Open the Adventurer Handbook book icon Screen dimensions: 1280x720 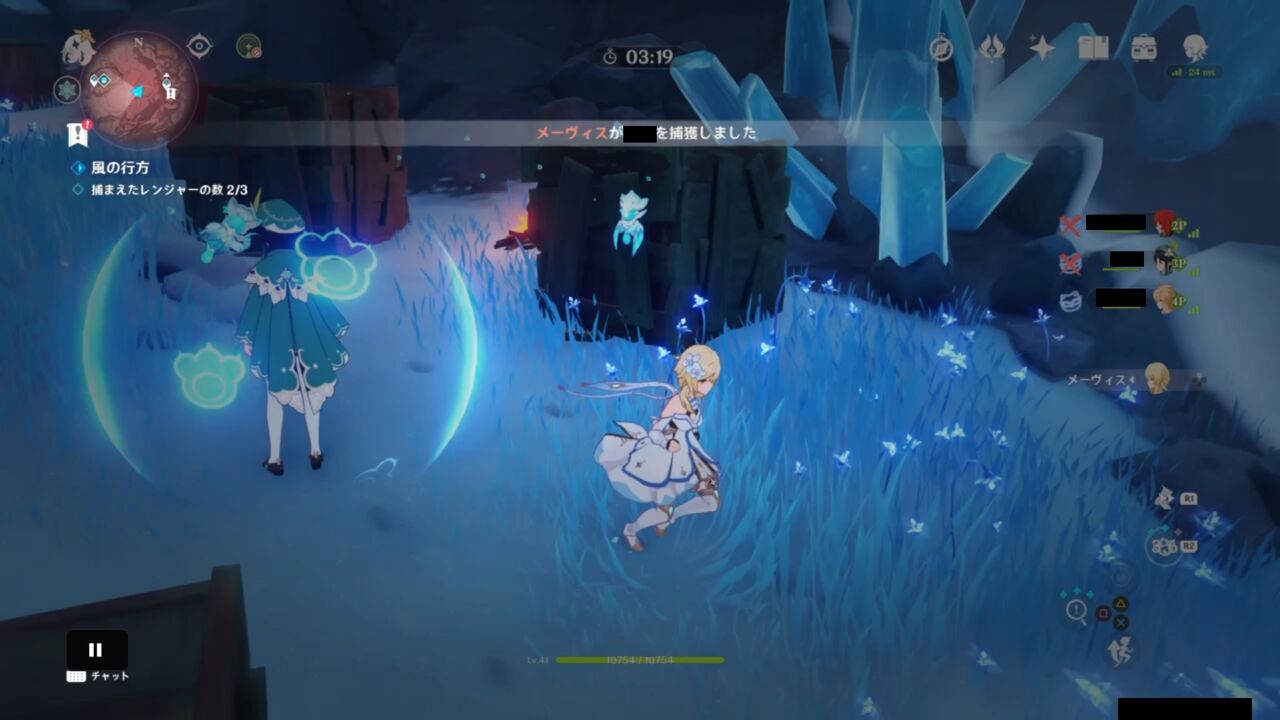point(1096,47)
